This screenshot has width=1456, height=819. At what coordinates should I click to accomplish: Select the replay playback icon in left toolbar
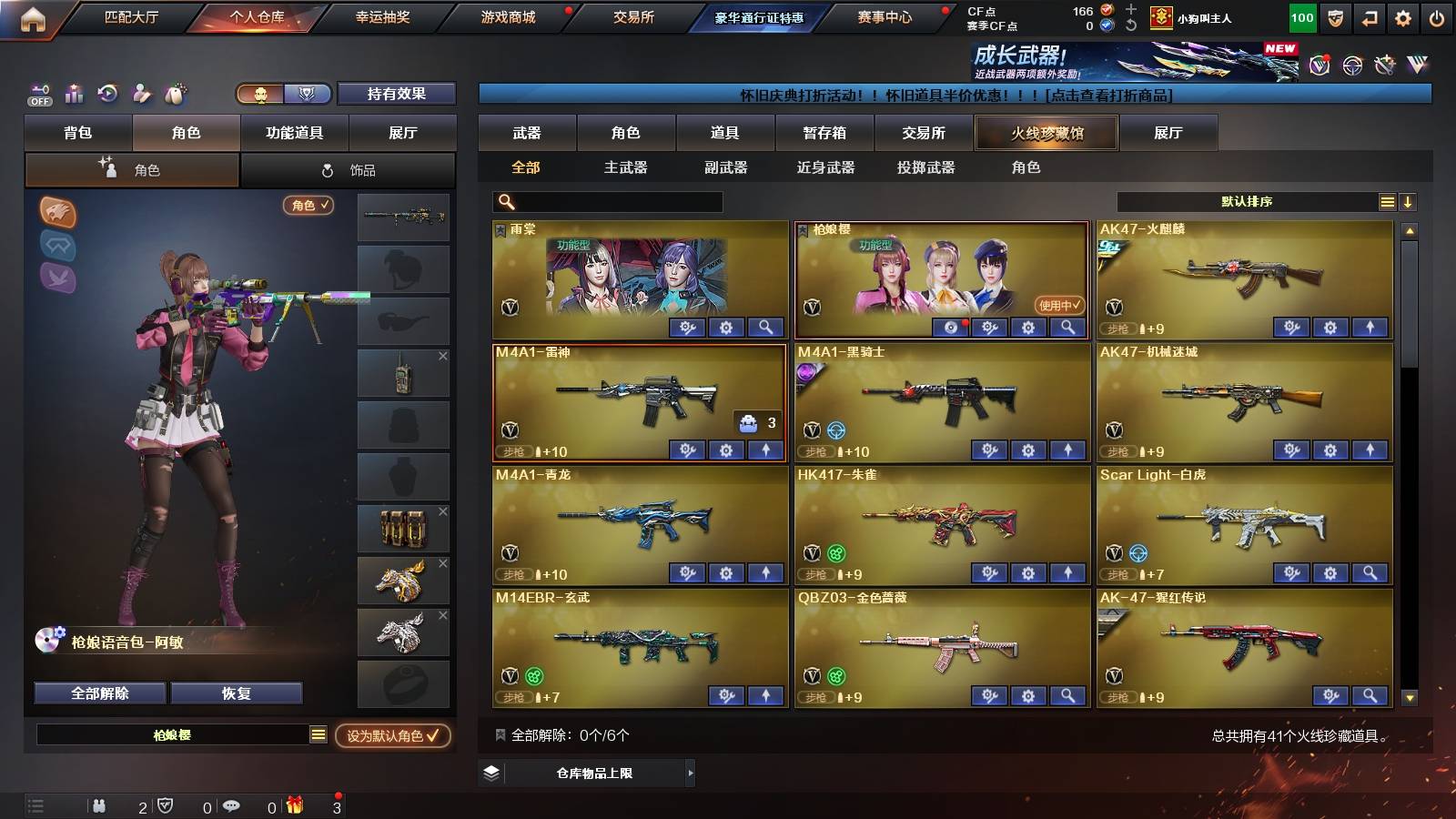click(x=106, y=92)
